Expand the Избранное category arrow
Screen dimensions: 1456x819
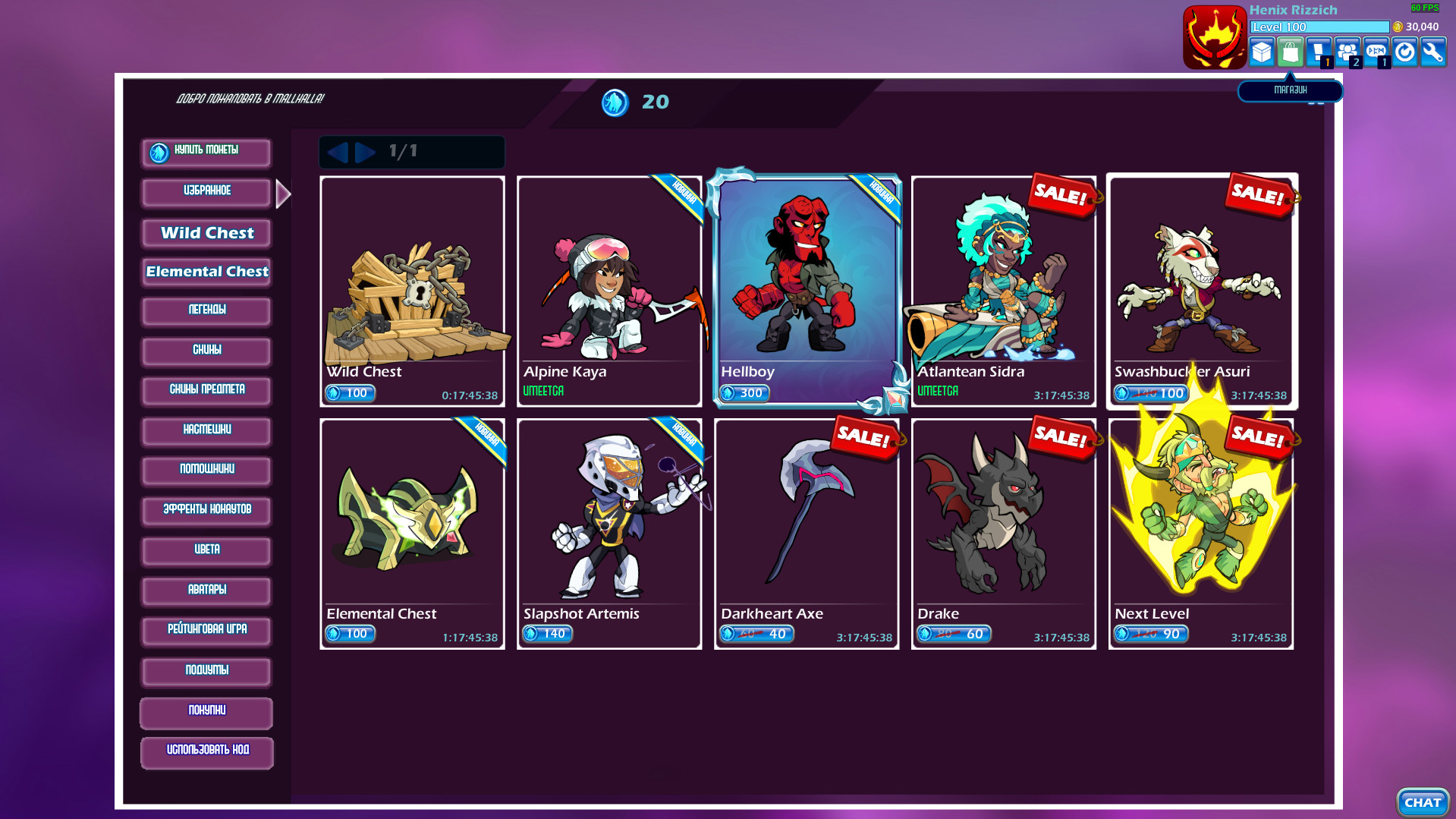pos(282,194)
